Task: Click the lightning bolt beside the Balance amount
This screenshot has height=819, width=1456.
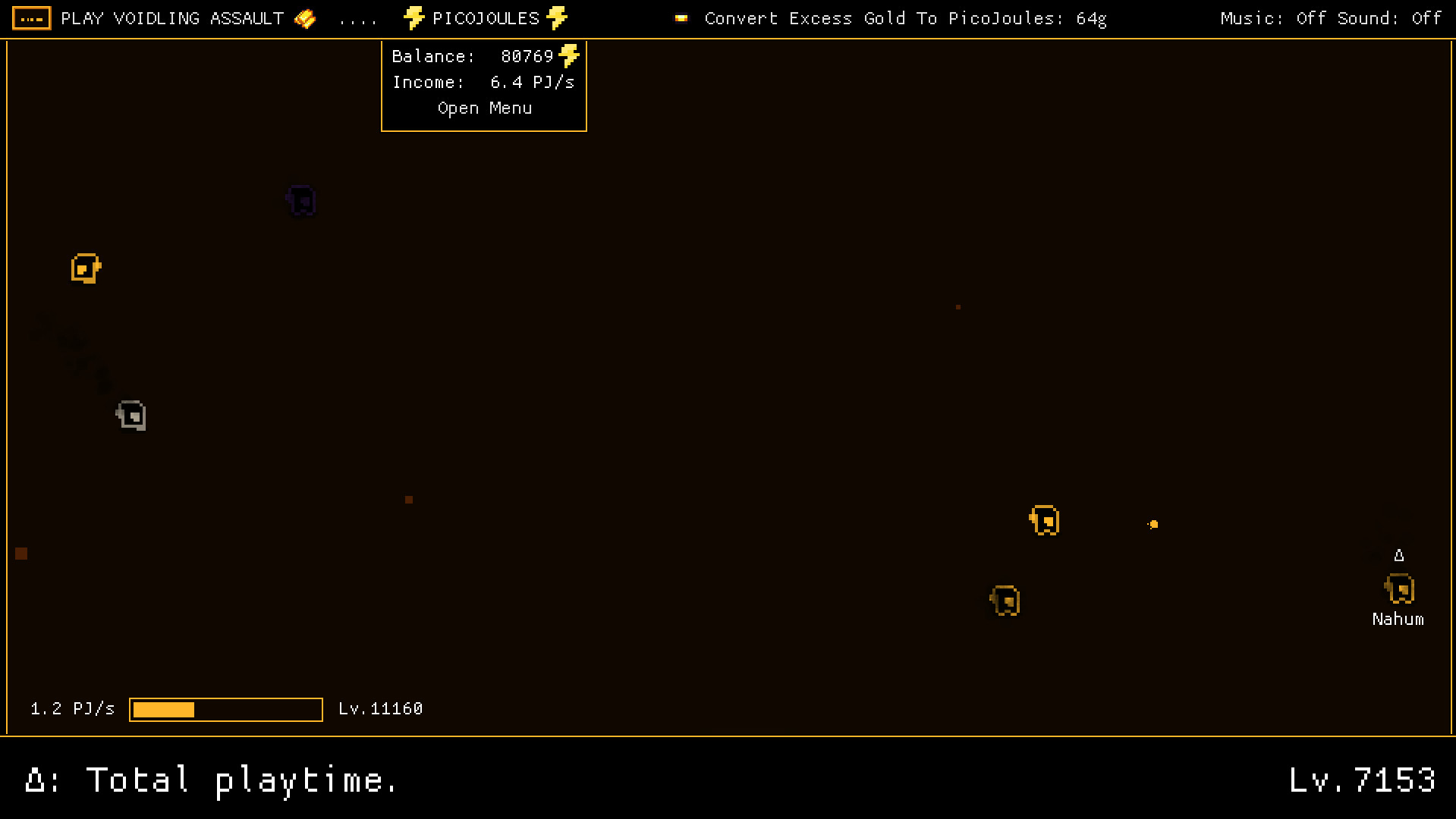Action: click(571, 55)
